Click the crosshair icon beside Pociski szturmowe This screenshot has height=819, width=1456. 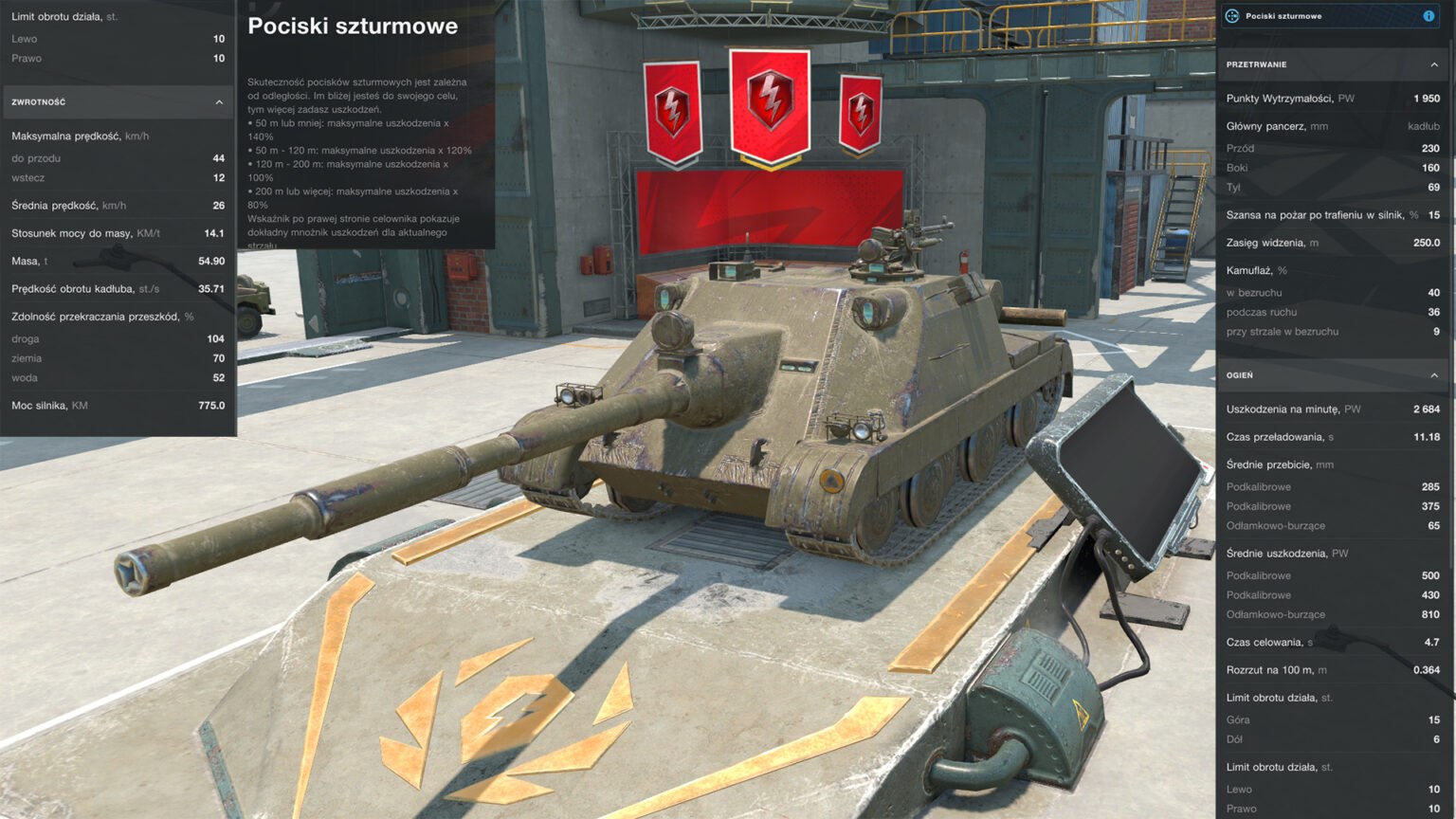click(1232, 15)
